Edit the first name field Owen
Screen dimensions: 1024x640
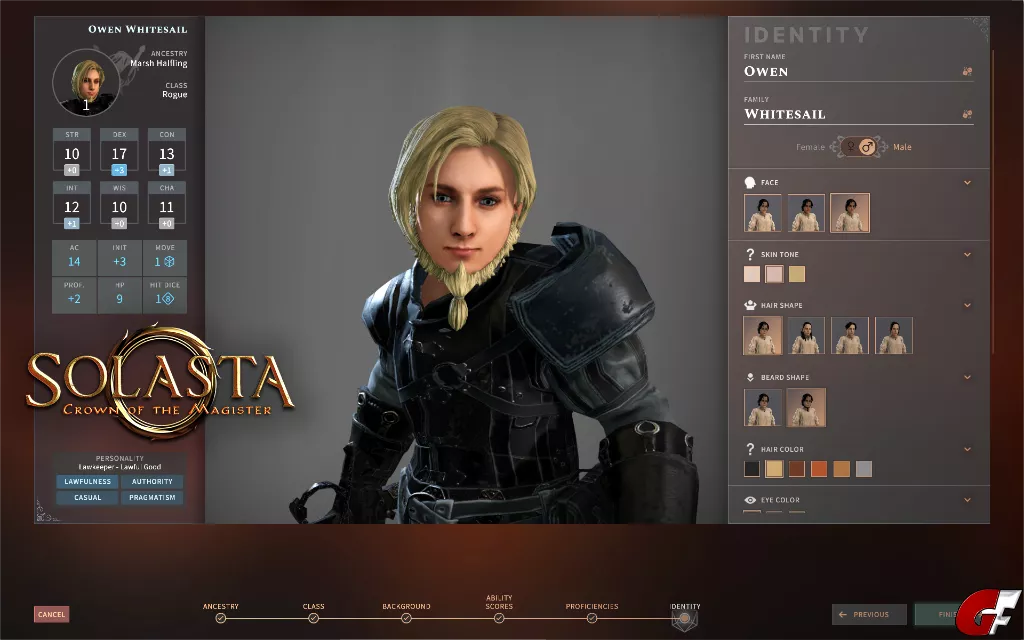(850, 71)
